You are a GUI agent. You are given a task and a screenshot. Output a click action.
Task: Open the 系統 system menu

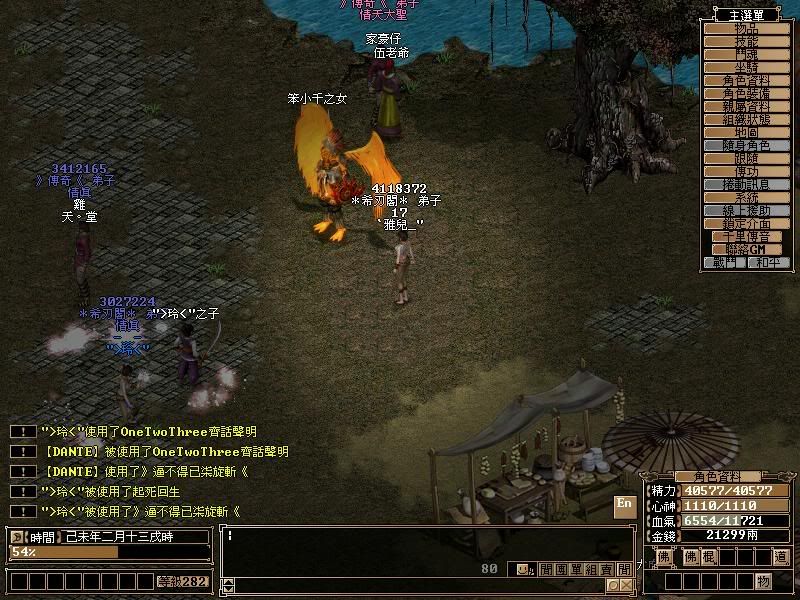[x=746, y=197]
